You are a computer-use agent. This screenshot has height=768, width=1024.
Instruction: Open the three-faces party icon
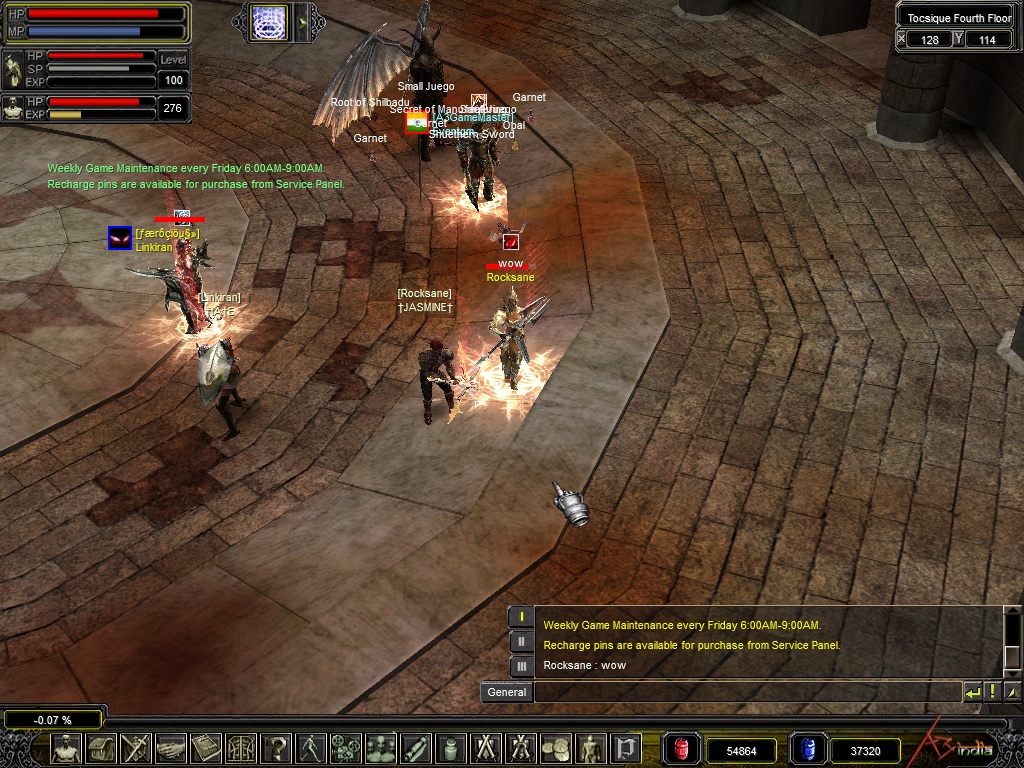pos(381,748)
